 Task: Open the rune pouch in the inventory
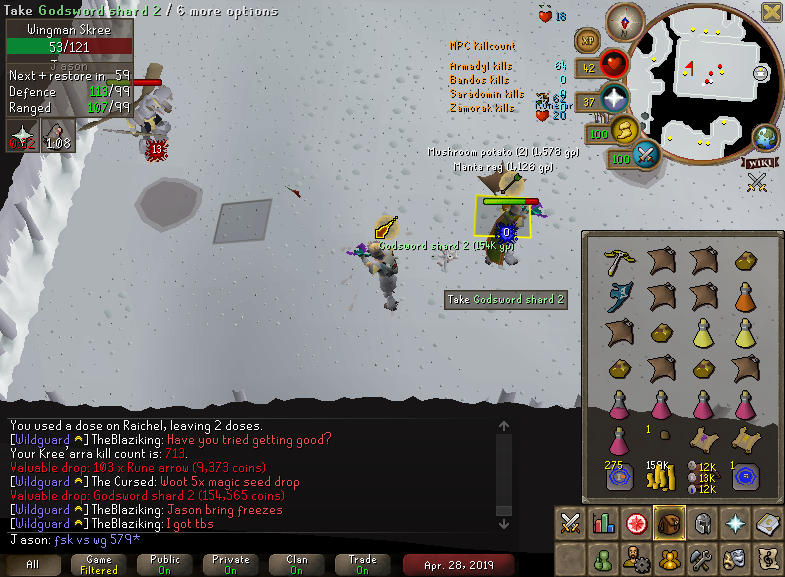pyautogui.click(x=702, y=475)
